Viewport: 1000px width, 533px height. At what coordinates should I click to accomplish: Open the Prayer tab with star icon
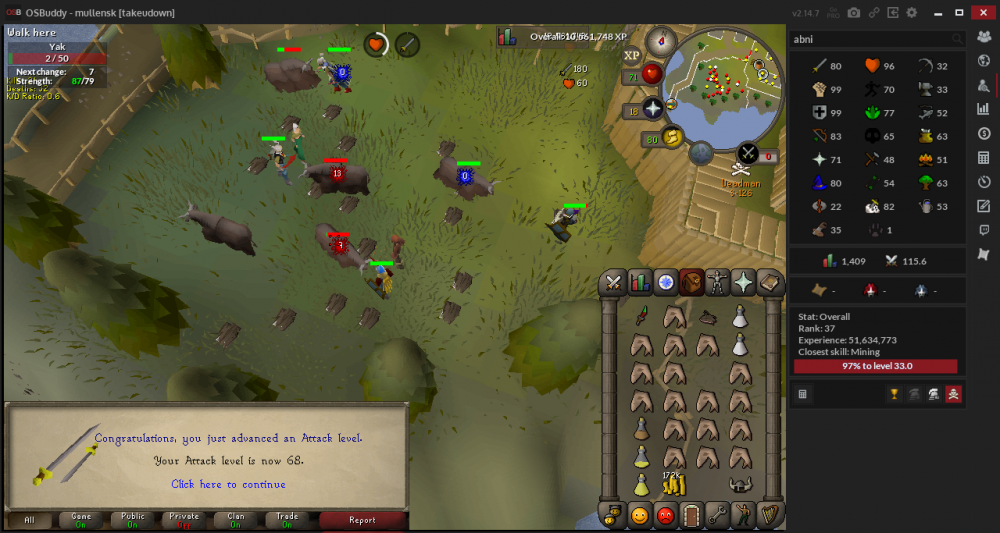coord(743,283)
